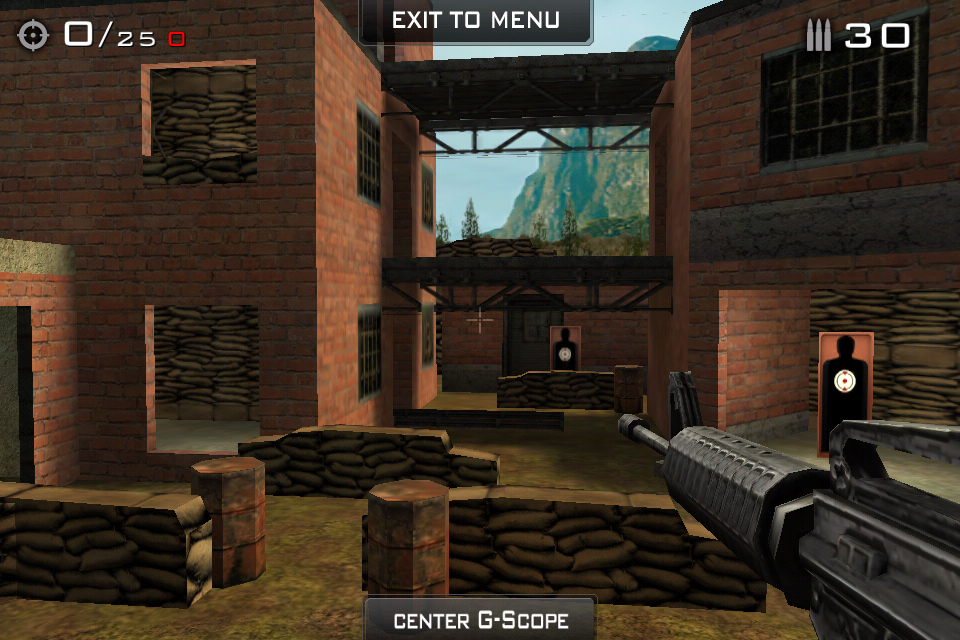Screen dimensions: 960x640
Task: Tap the Center G-Scope button
Action: 480,619
